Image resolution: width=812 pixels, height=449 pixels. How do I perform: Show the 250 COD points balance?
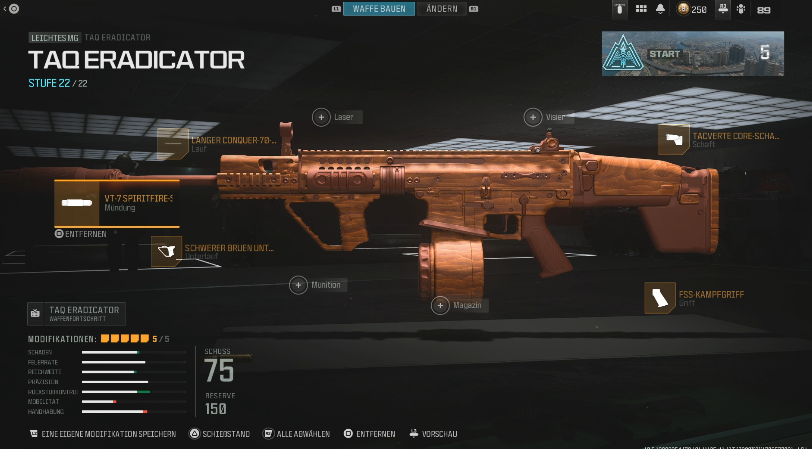point(692,9)
